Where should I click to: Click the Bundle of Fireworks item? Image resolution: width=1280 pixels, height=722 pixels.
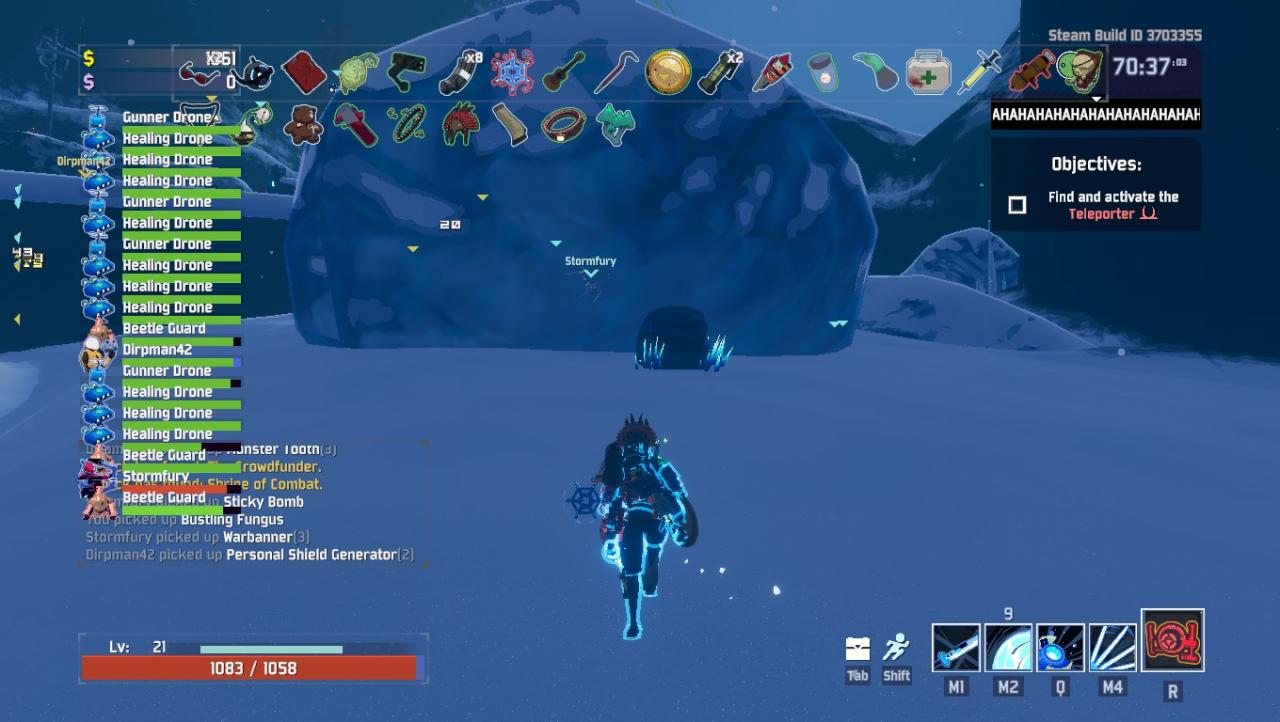click(772, 72)
